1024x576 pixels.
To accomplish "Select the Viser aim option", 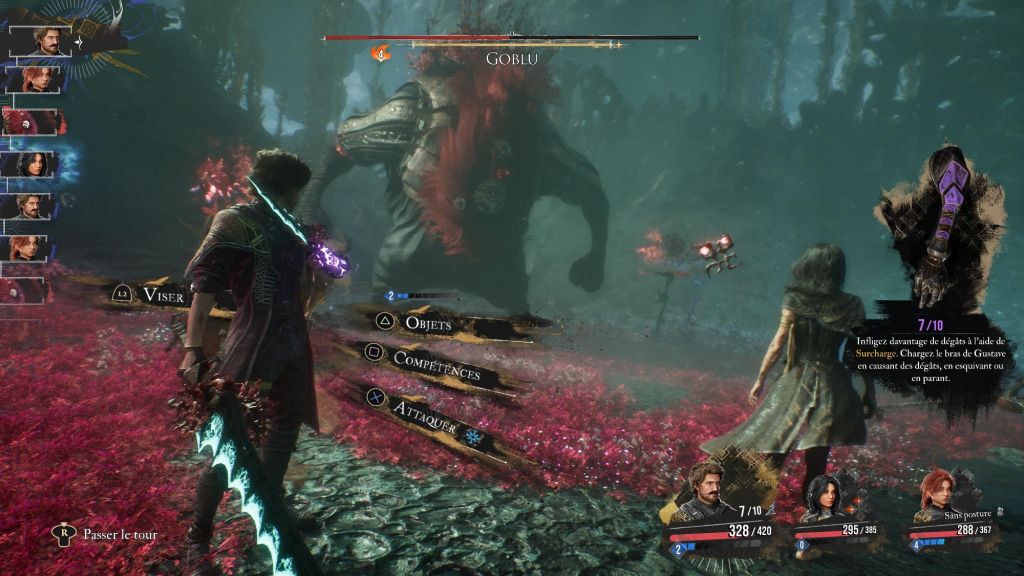I will pos(163,294).
